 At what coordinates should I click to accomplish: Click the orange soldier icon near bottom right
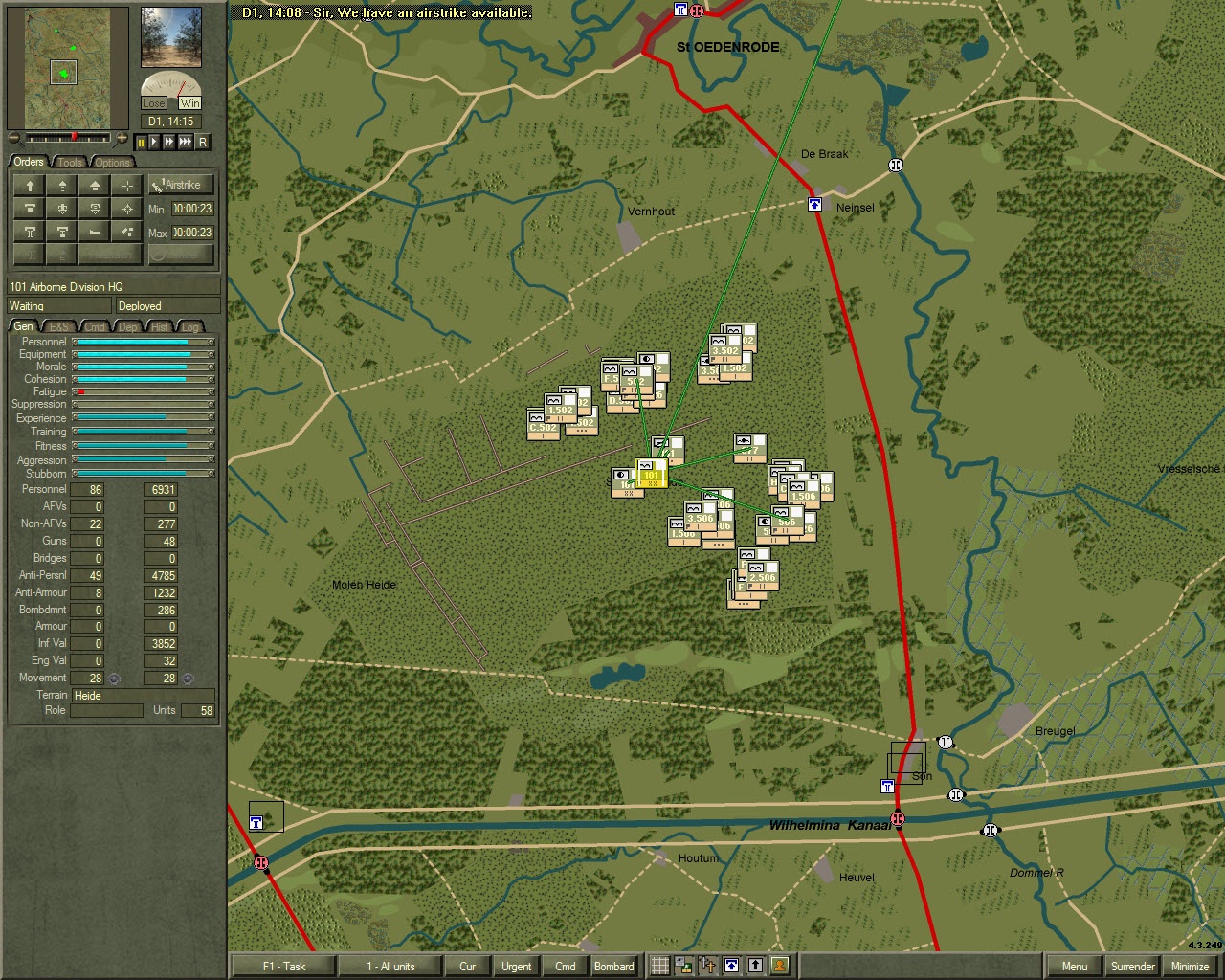(780, 967)
